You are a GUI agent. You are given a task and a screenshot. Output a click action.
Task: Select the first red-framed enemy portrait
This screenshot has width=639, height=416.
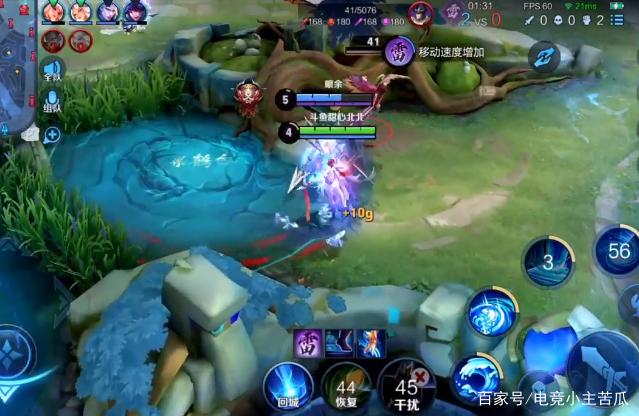pos(53,40)
